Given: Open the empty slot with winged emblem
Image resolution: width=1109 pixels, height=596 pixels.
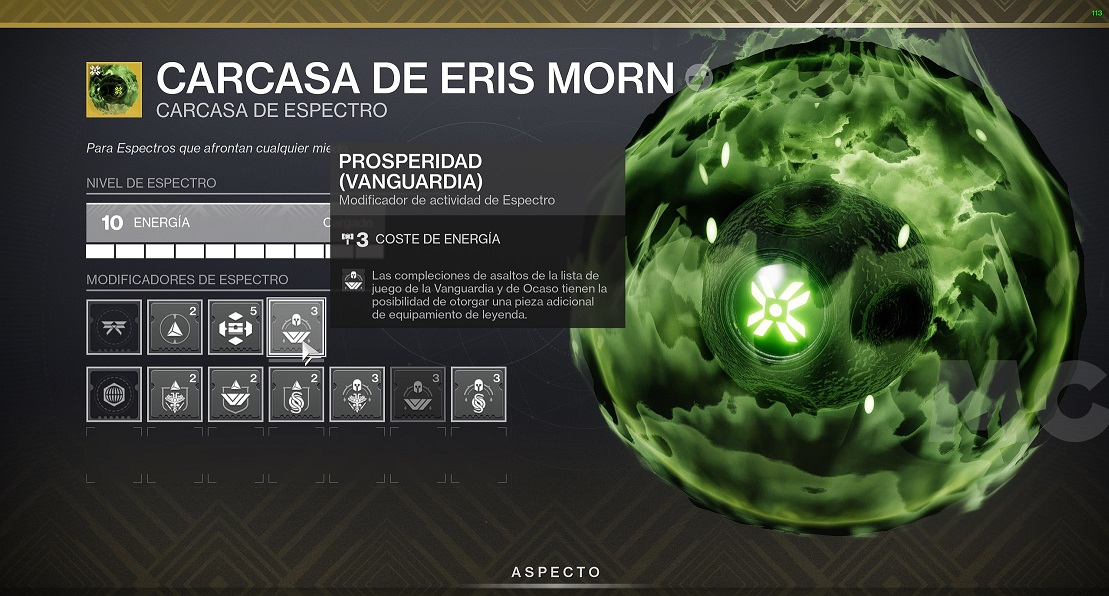Looking at the screenshot, I should (114, 327).
